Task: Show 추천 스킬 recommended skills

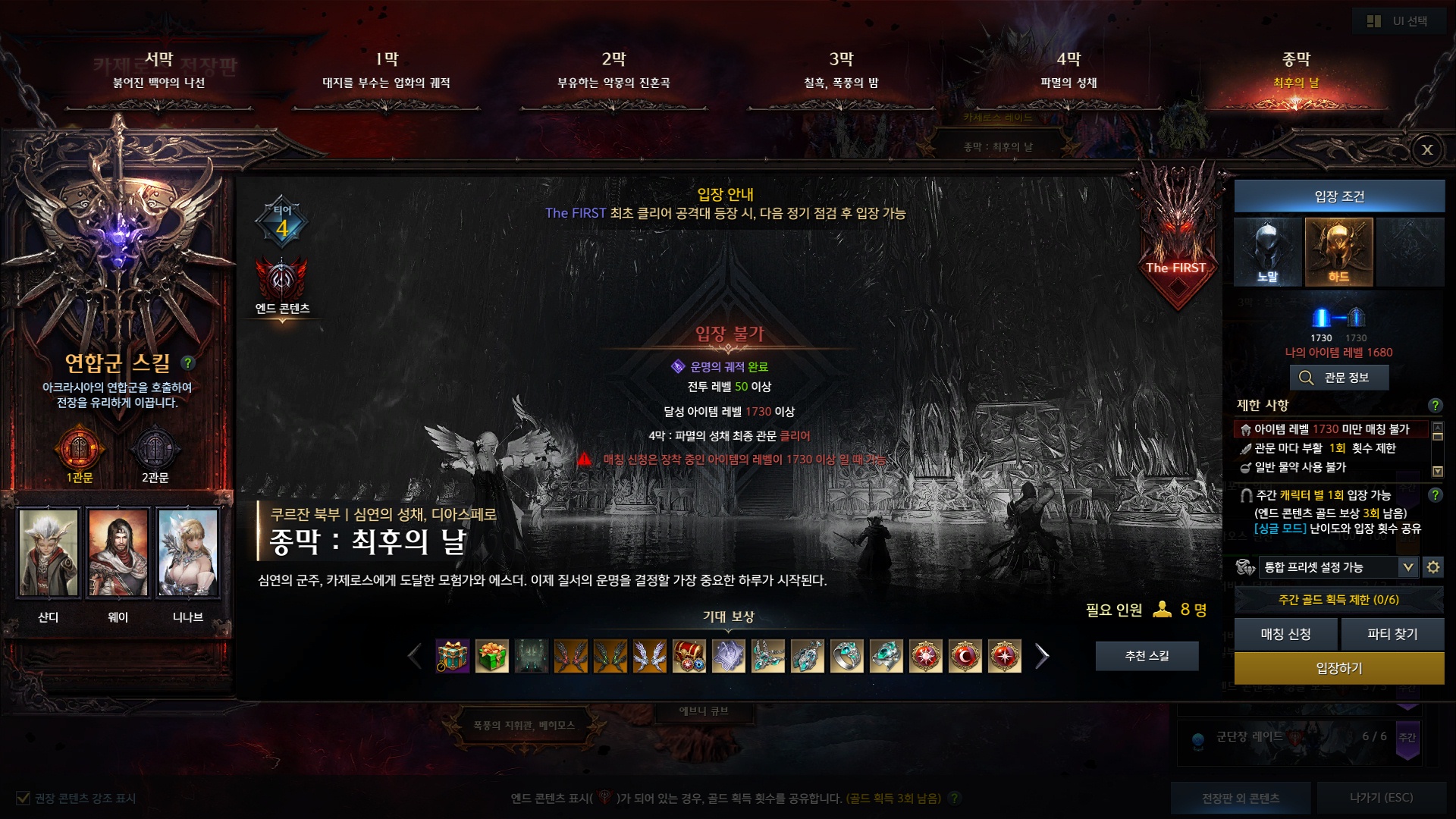Action: pyautogui.click(x=1147, y=656)
